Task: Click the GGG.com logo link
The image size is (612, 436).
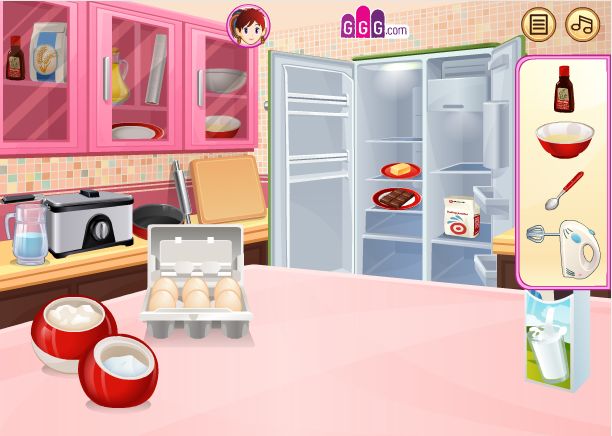Action: [374, 26]
